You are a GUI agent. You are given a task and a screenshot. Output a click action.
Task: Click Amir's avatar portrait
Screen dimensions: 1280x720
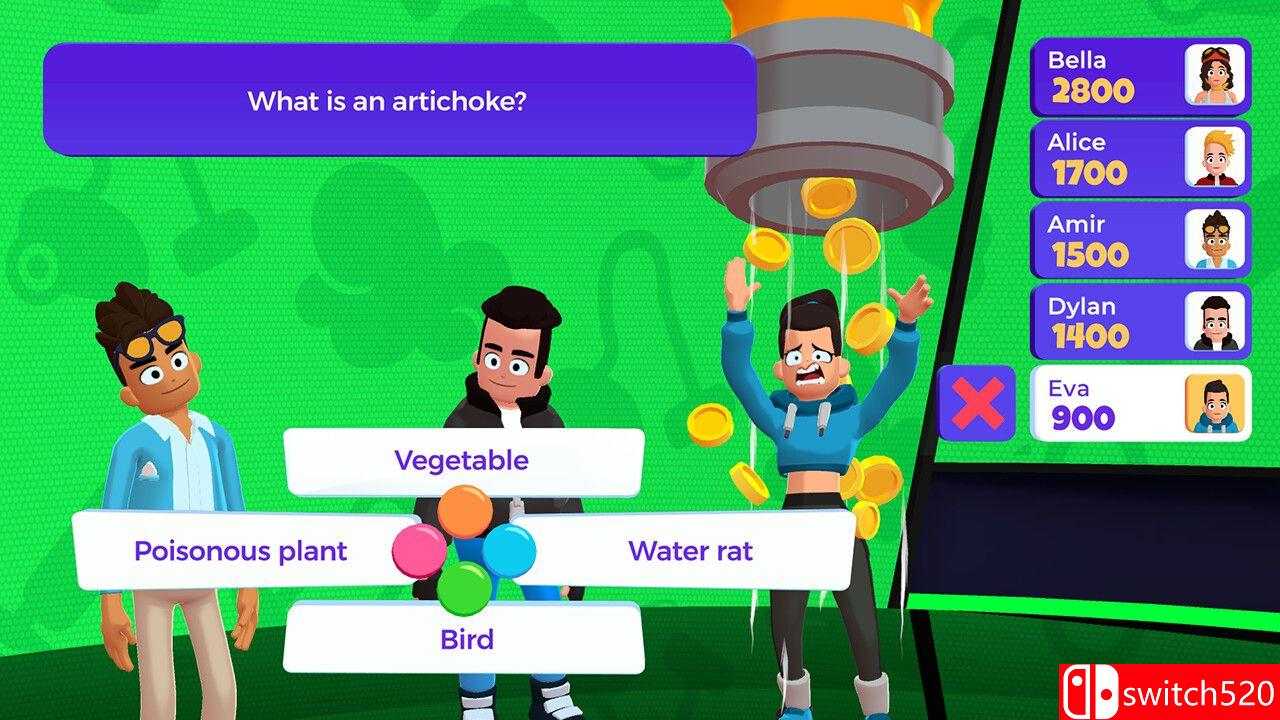[x=1216, y=239]
